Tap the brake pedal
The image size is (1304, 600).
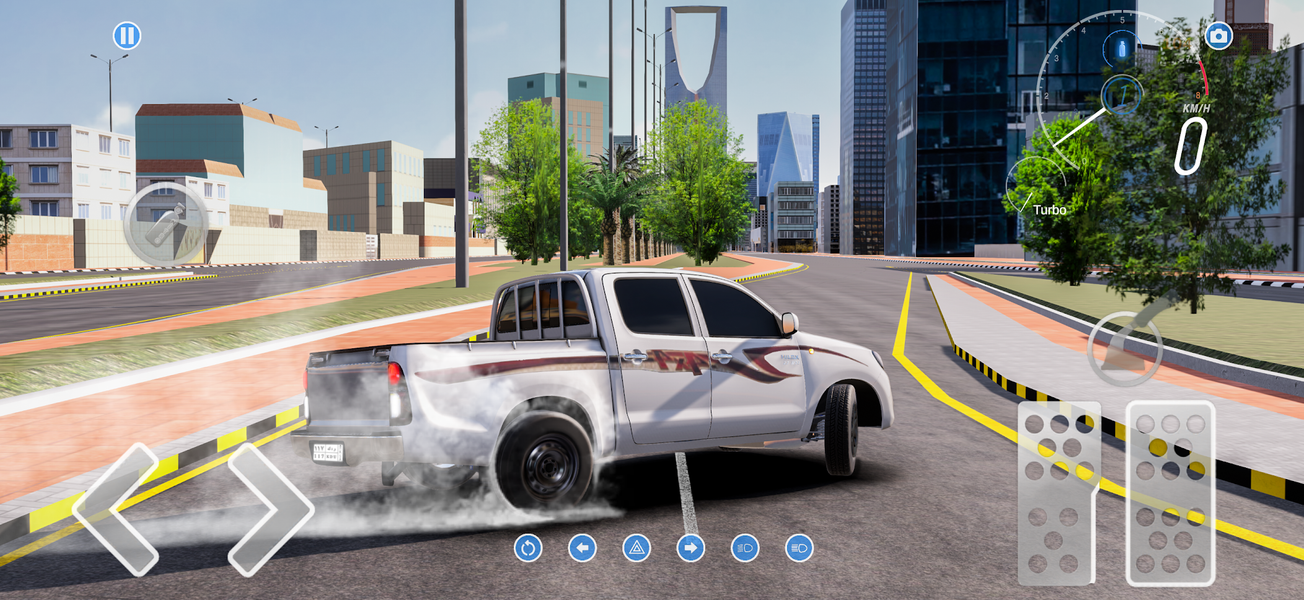(x=1059, y=493)
